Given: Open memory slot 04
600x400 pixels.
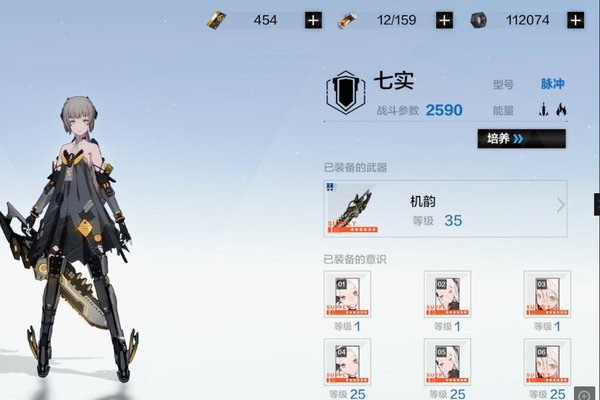Looking at the screenshot, I should click(x=347, y=362).
